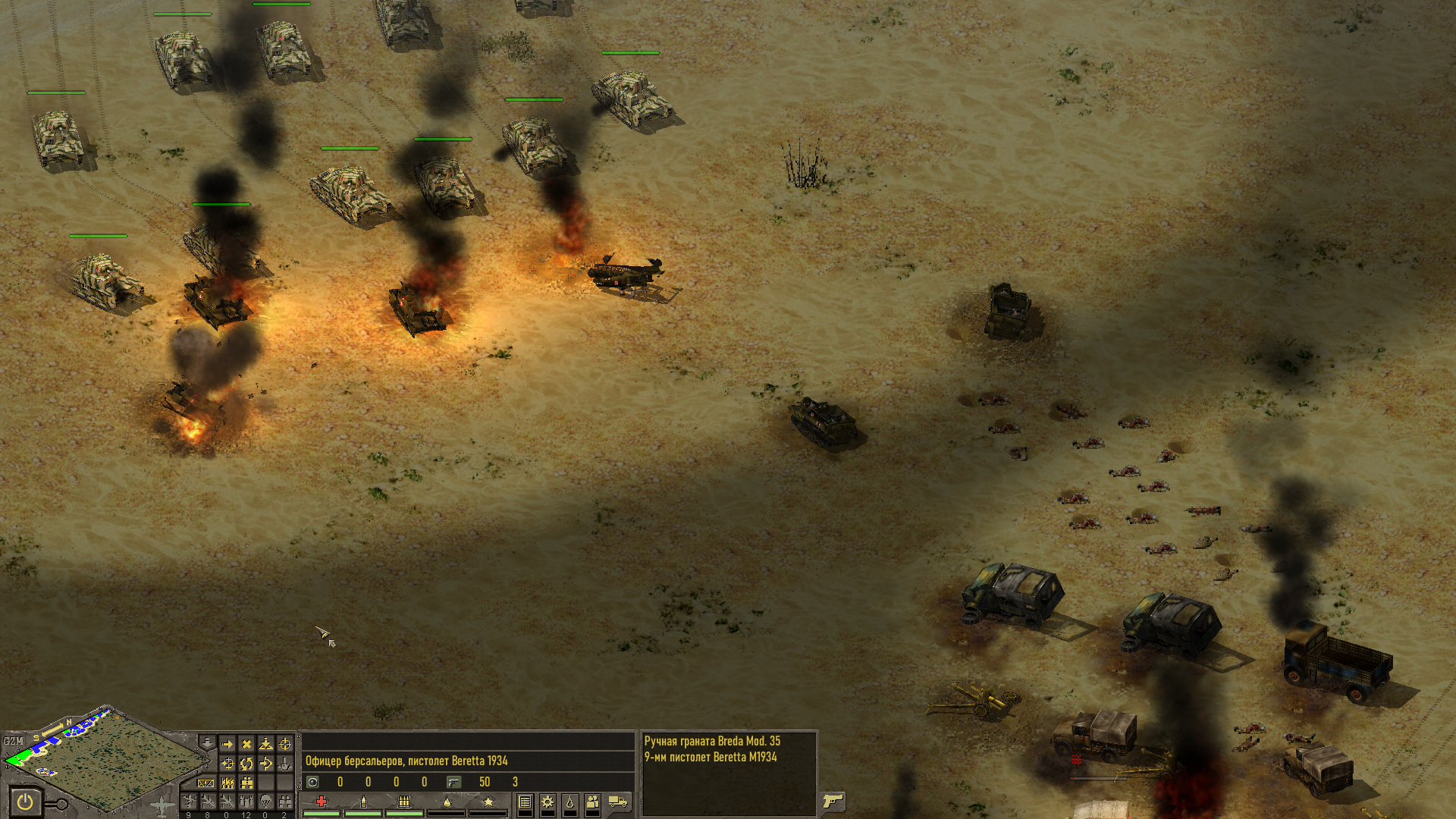Click the envelope message icon
The height and width of the screenshot is (819, 1456).
point(206,783)
